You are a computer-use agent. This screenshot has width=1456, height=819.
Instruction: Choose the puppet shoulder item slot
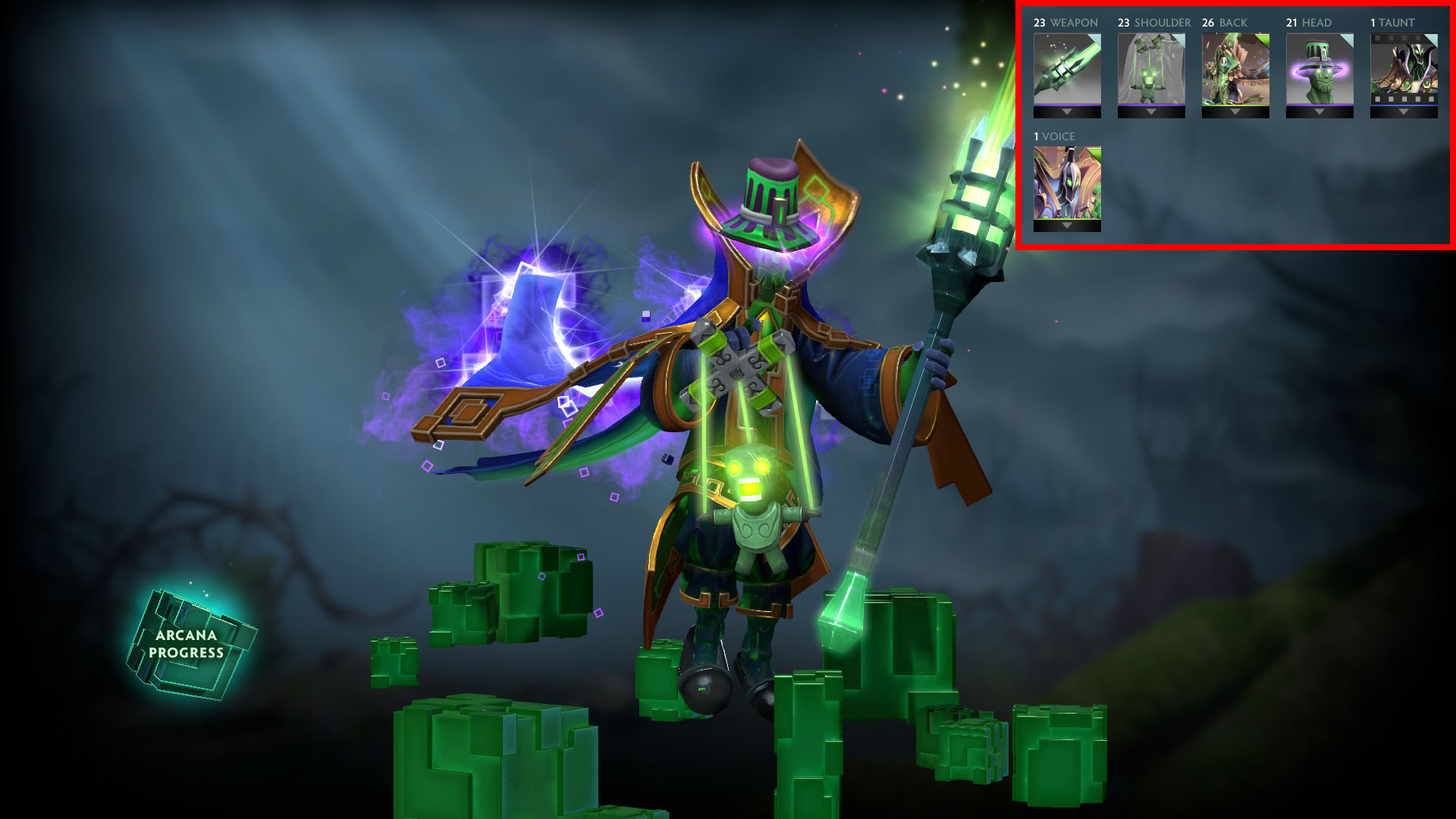(x=1151, y=68)
